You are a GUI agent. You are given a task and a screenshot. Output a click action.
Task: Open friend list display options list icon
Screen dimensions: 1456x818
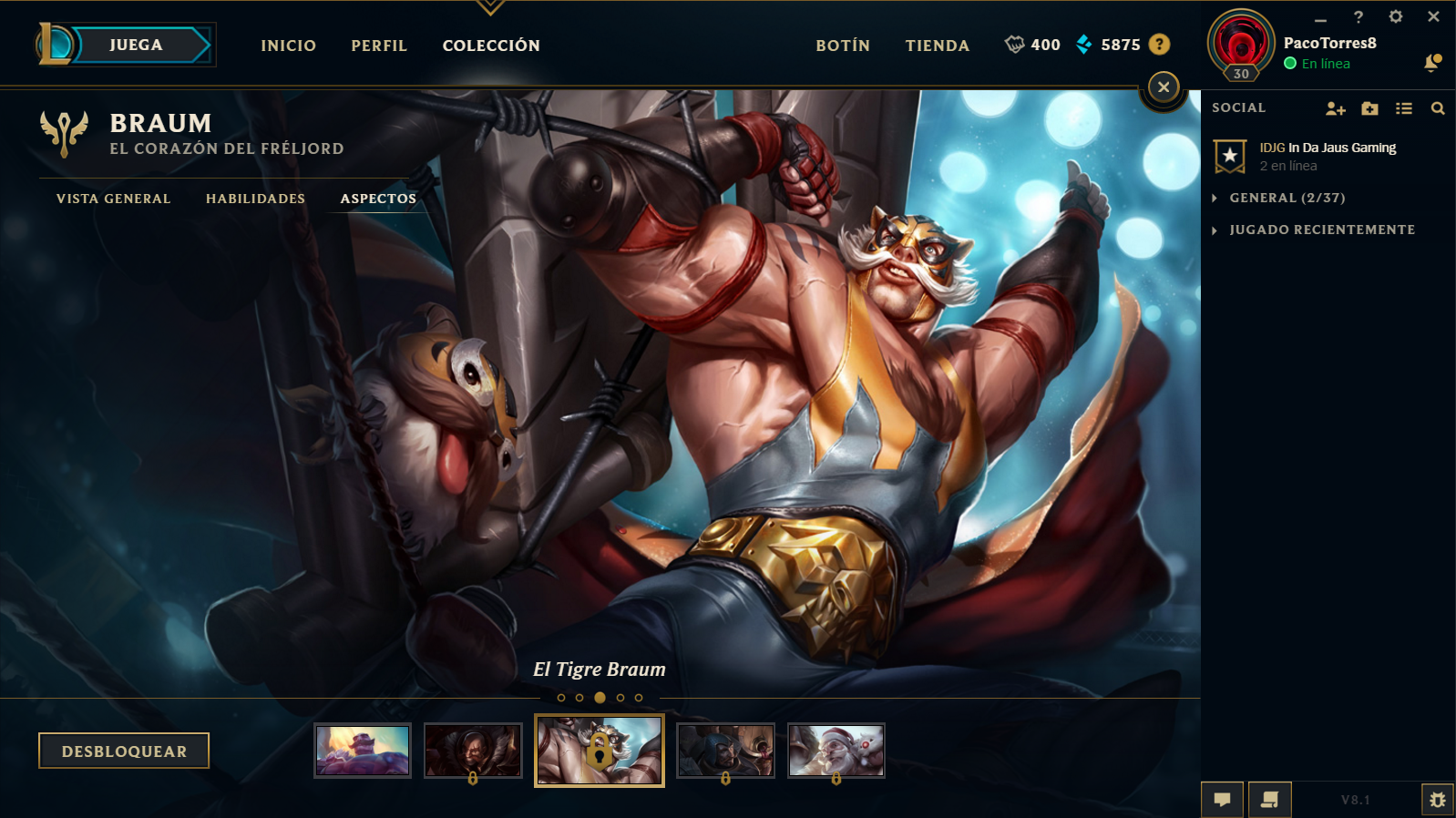[x=1404, y=107]
